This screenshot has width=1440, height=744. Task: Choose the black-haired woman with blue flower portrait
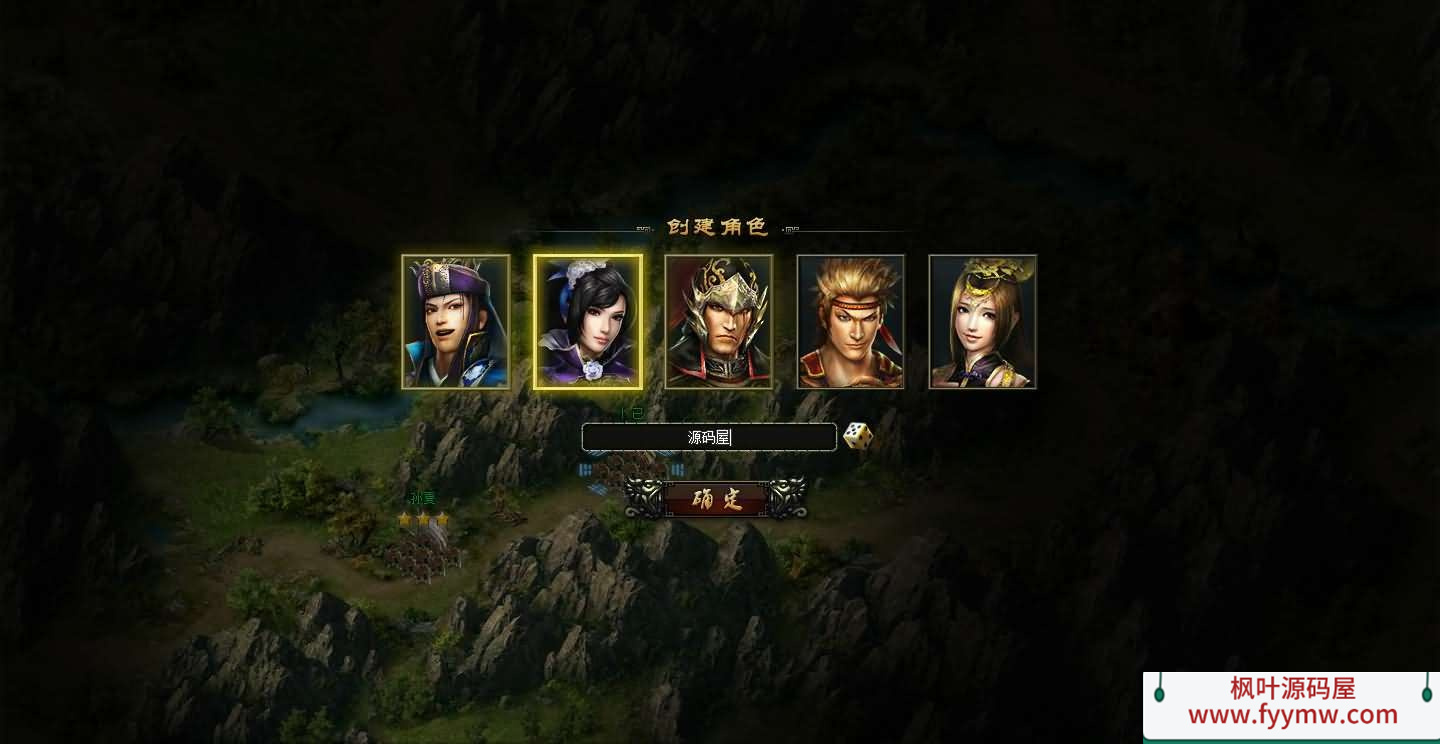(x=588, y=322)
